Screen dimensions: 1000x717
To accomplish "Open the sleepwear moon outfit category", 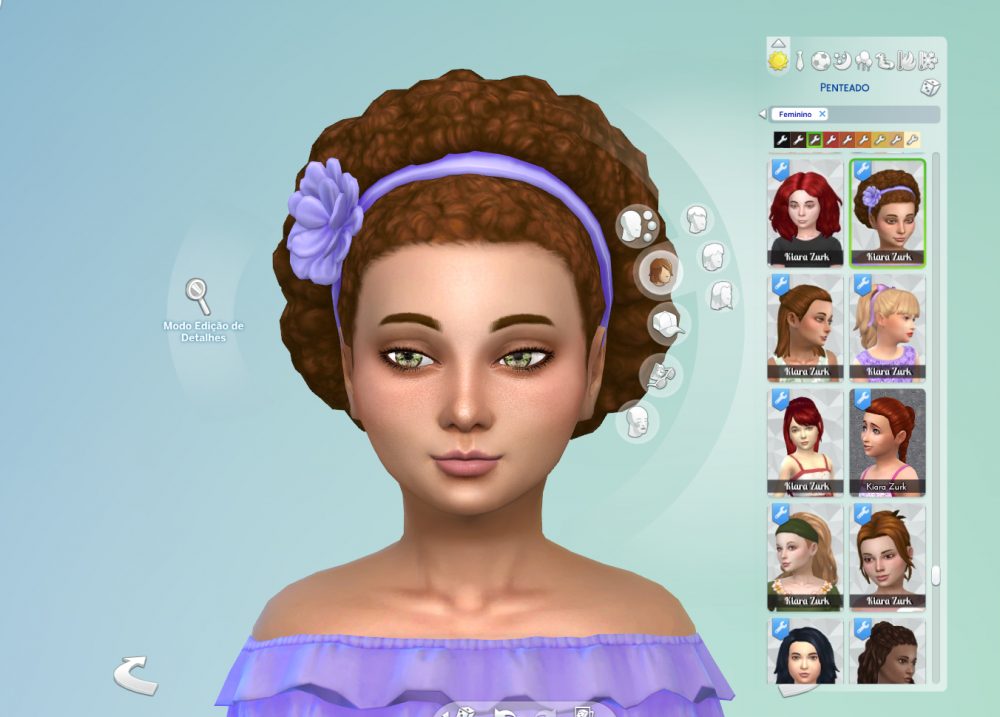I will 843,61.
